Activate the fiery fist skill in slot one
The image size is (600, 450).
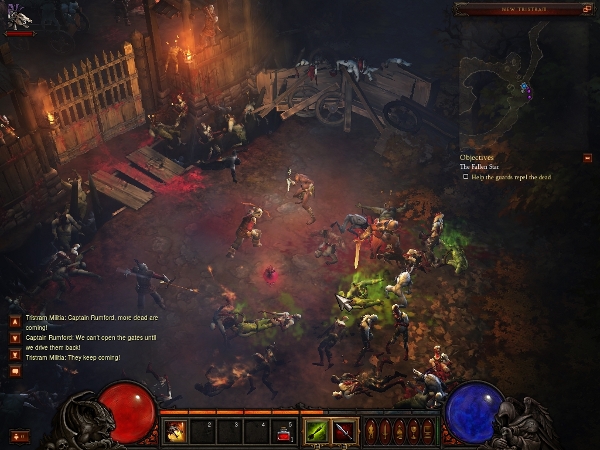pyautogui.click(x=175, y=431)
